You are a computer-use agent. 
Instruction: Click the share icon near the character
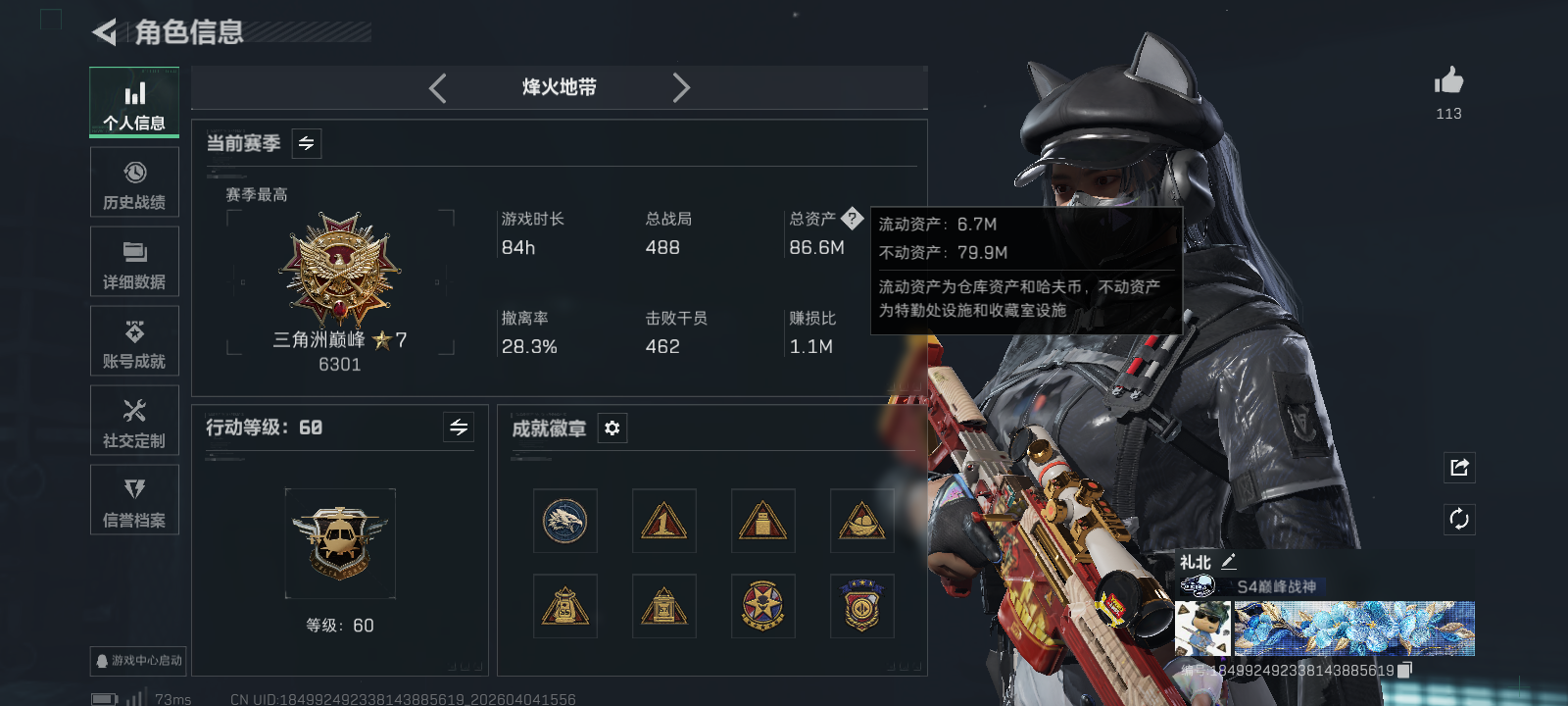click(x=1458, y=468)
